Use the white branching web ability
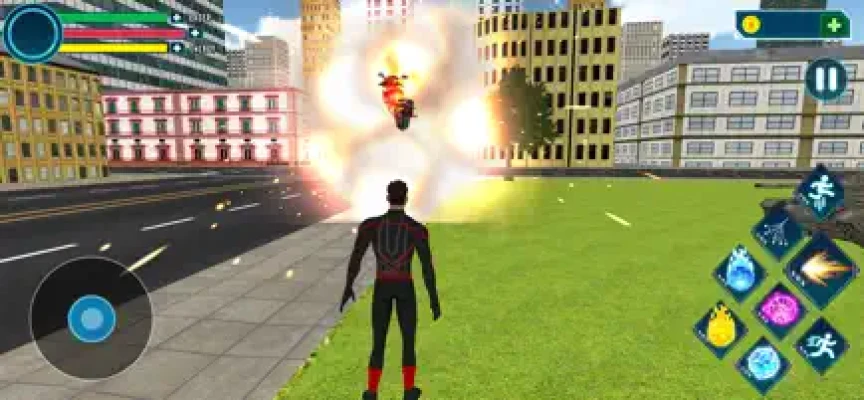Image resolution: width=864 pixels, height=400 pixels. (x=778, y=233)
